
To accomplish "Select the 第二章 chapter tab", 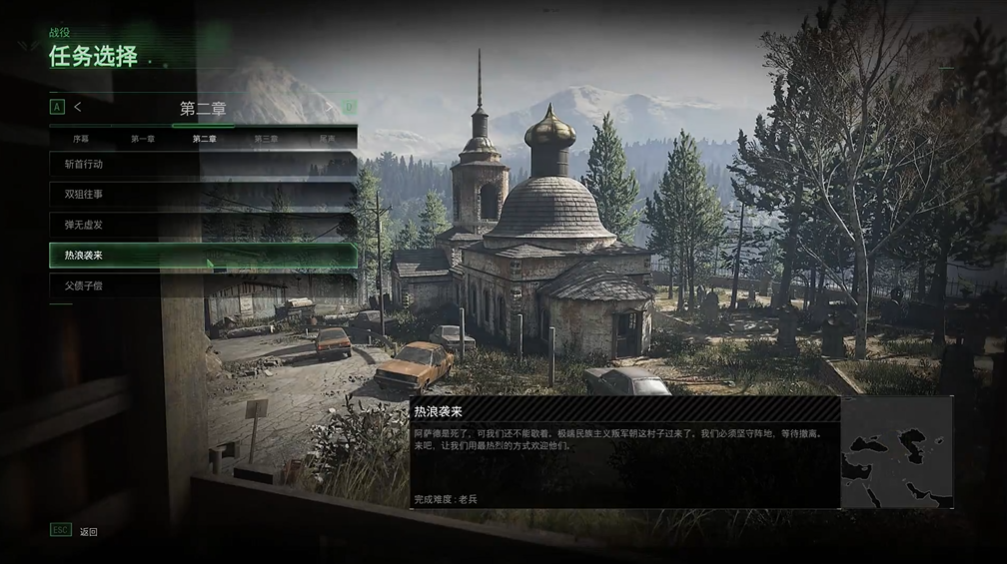I will (204, 138).
